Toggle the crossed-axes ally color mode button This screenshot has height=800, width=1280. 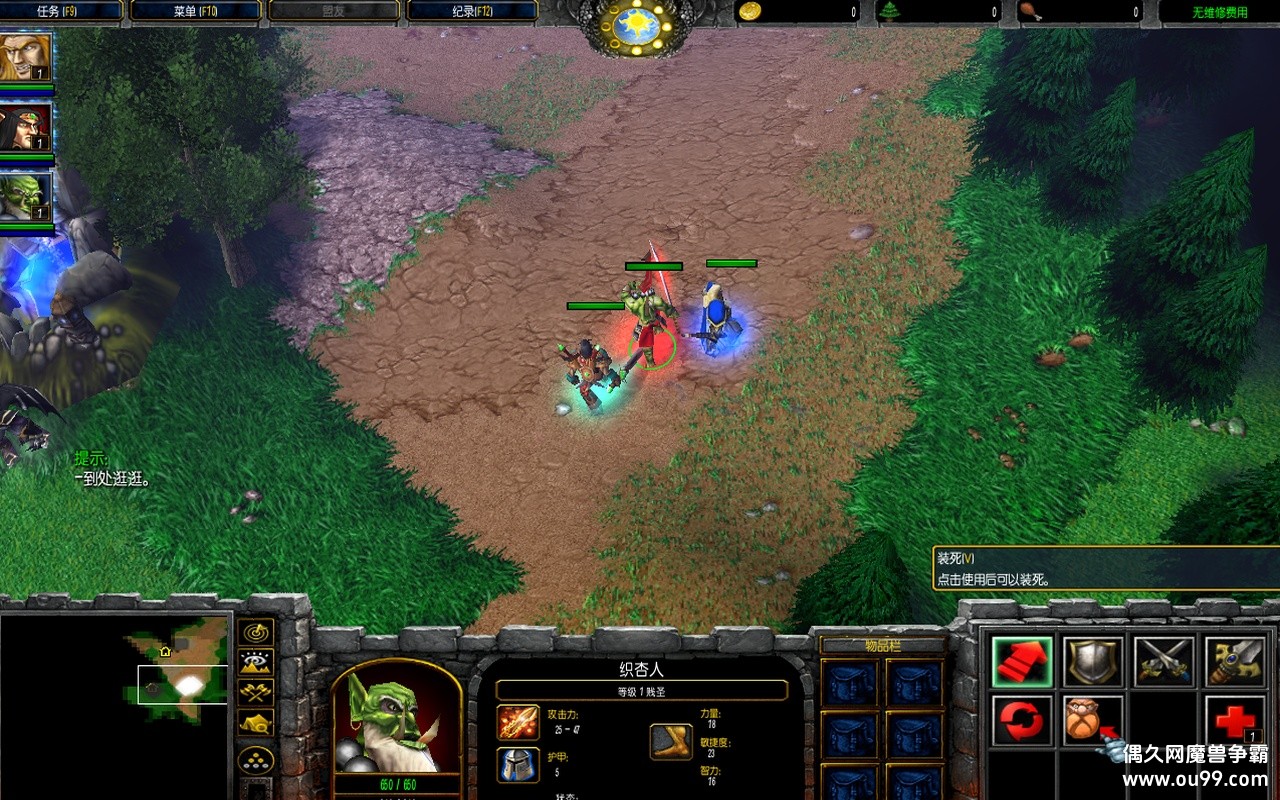coord(257,691)
